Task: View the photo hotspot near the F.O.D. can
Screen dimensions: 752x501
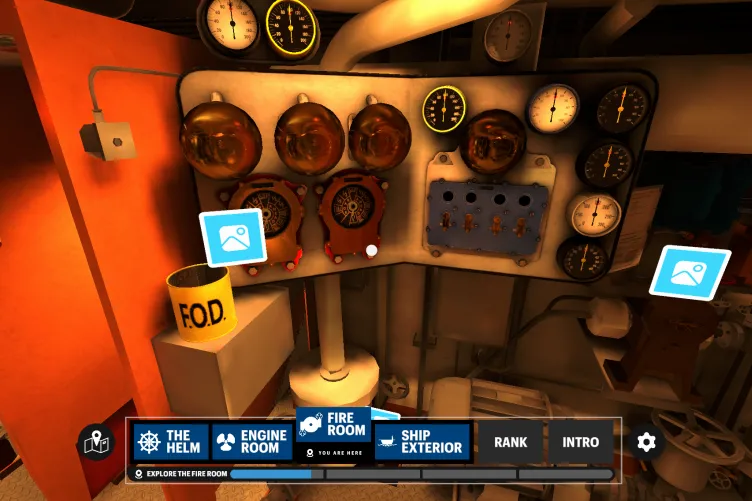Action: (x=233, y=238)
